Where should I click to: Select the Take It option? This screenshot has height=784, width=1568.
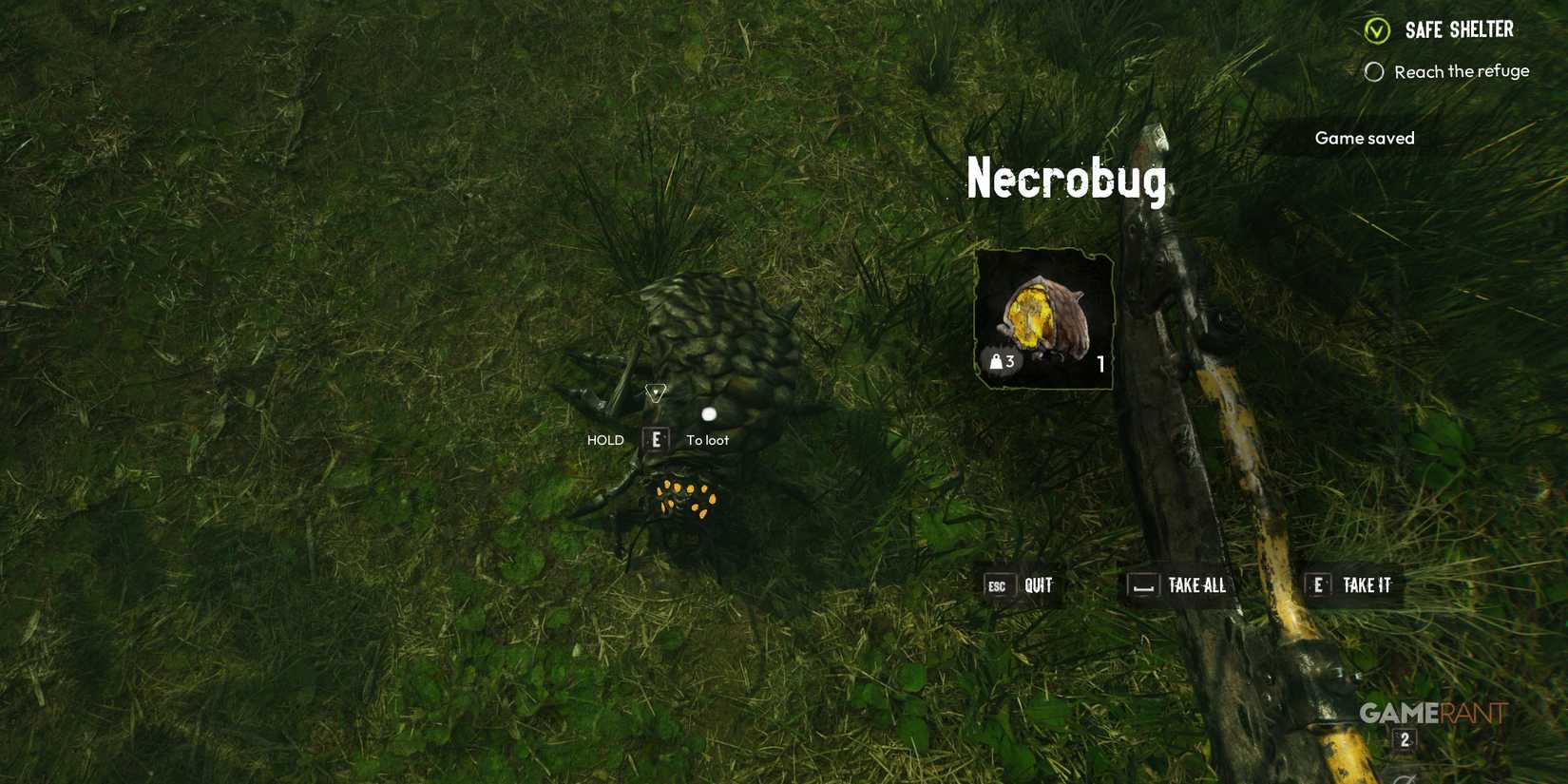coord(1367,585)
